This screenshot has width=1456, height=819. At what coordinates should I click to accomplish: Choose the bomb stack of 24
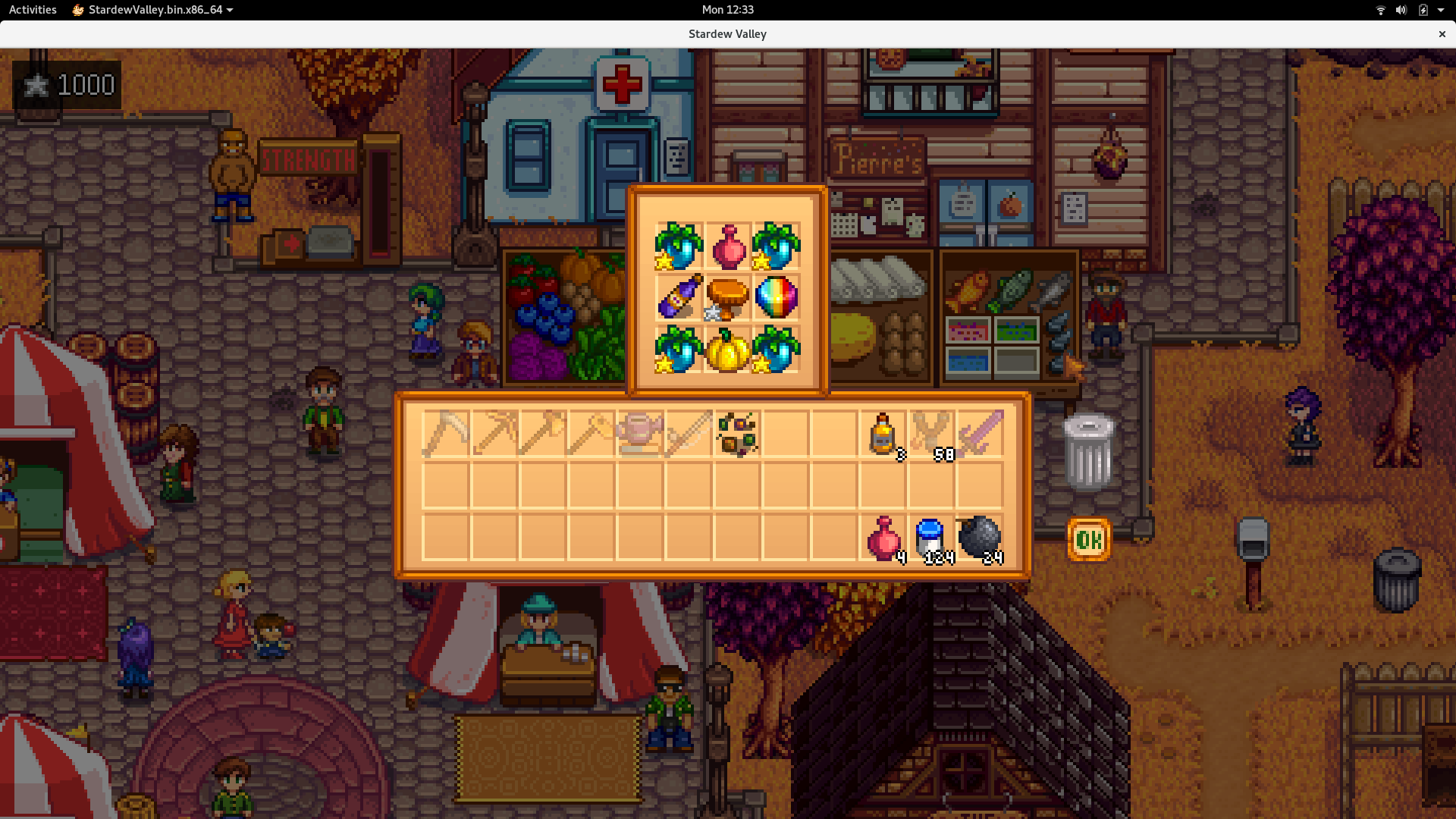pos(980,538)
